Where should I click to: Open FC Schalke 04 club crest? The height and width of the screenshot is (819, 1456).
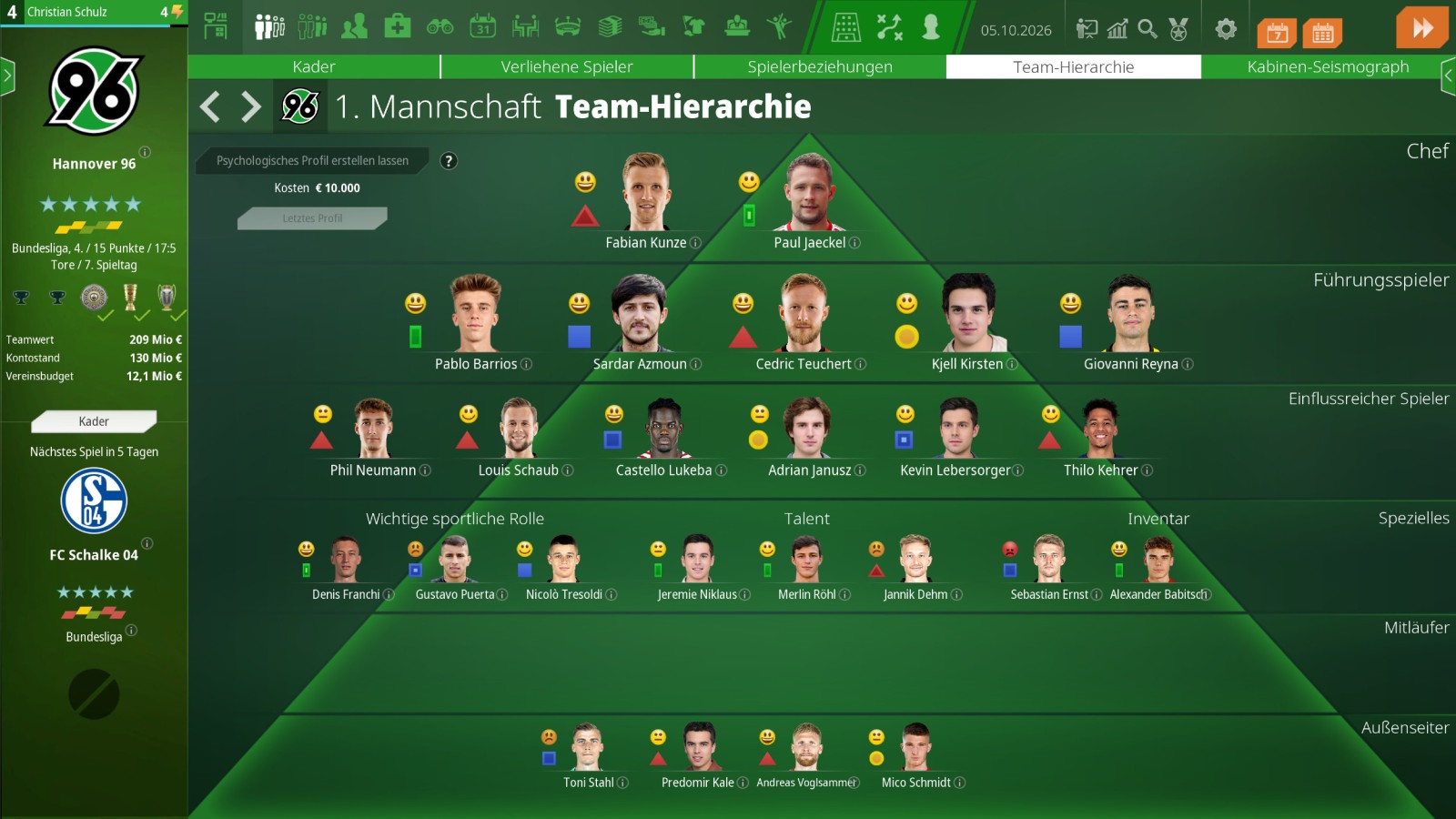pos(94,500)
